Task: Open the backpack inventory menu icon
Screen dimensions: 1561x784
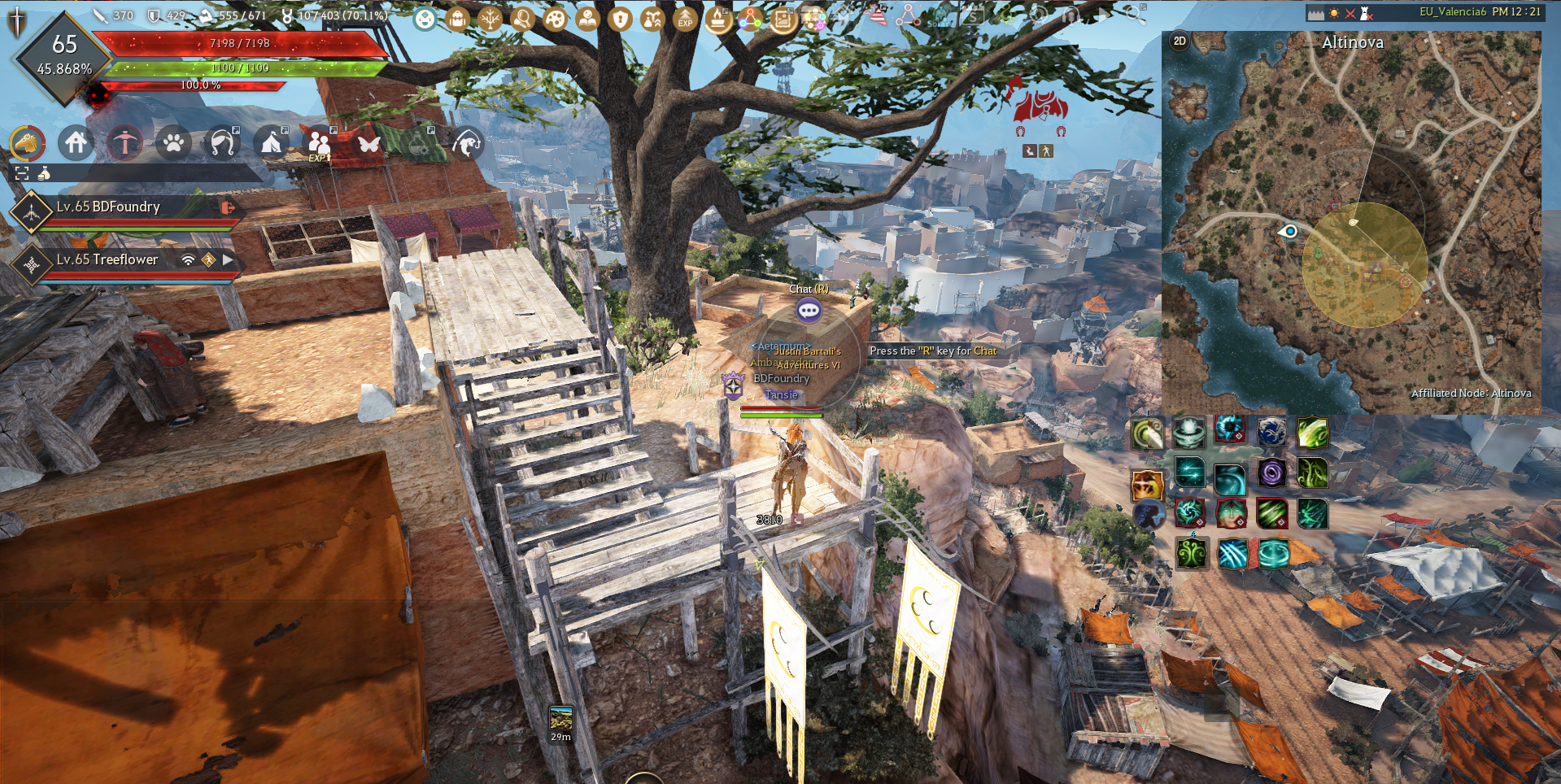Action: click(x=457, y=18)
